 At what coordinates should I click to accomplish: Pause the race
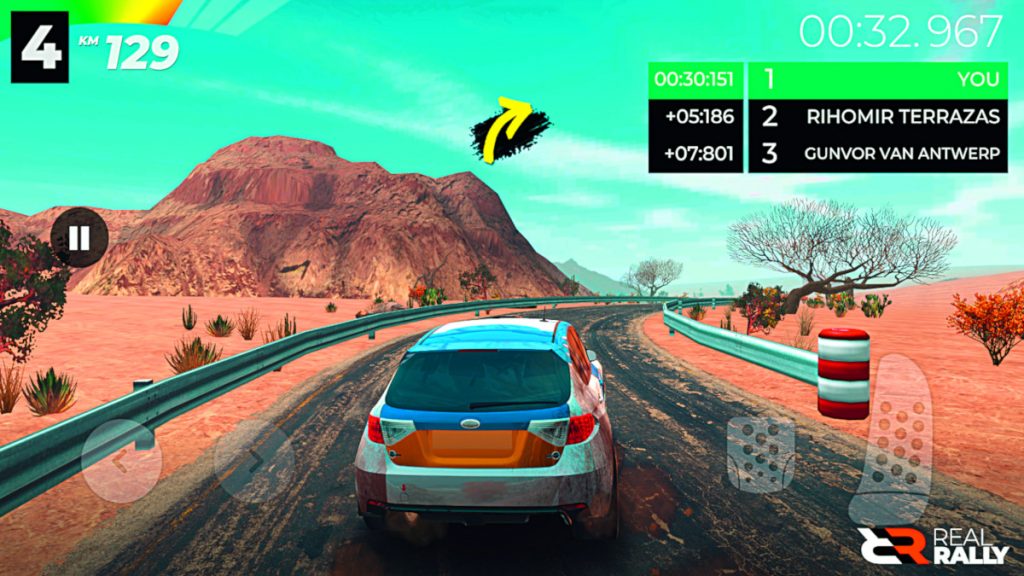[x=80, y=238]
